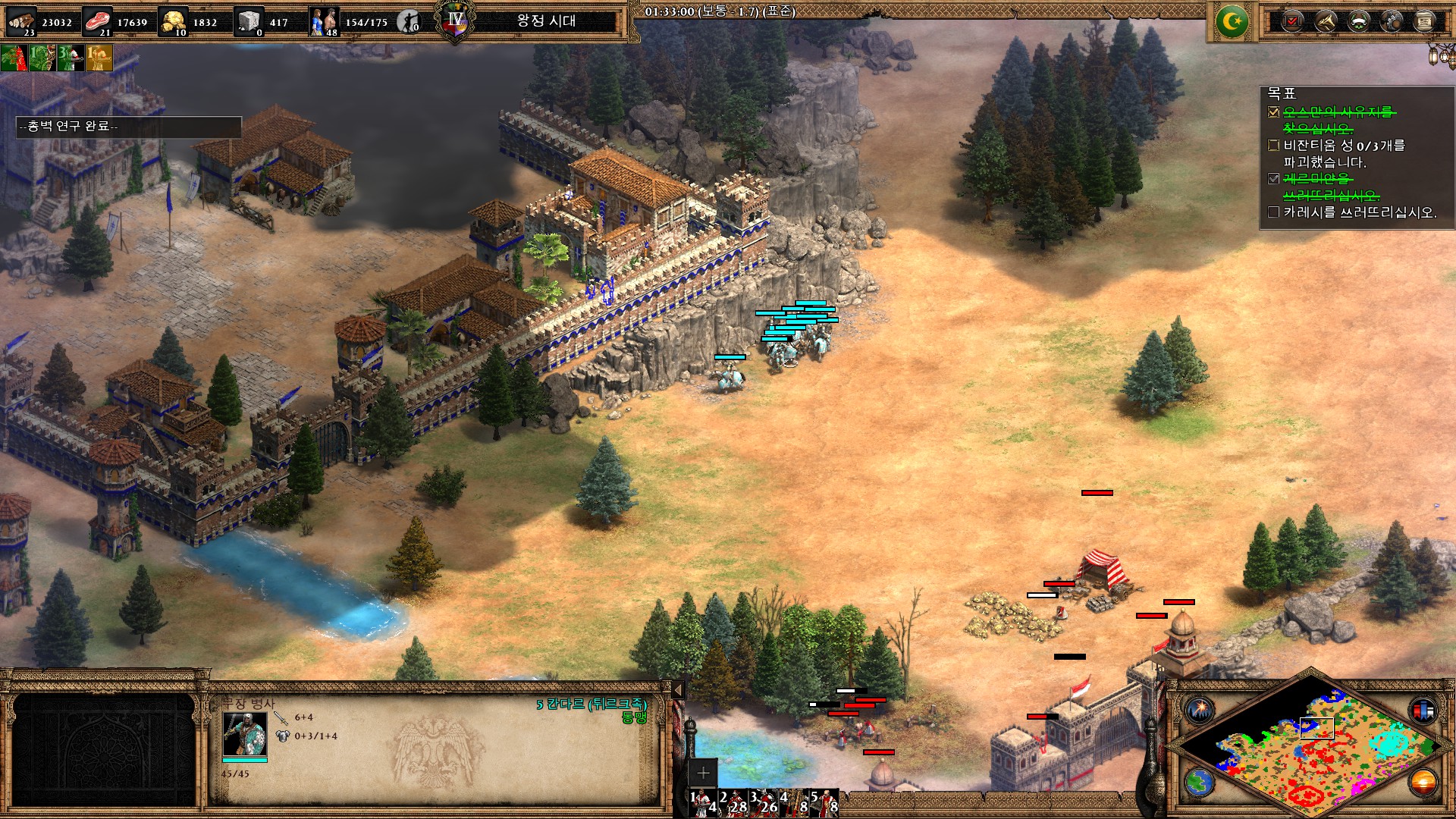Add a new control group with plus button
The width and height of the screenshot is (1456, 819).
click(x=703, y=773)
